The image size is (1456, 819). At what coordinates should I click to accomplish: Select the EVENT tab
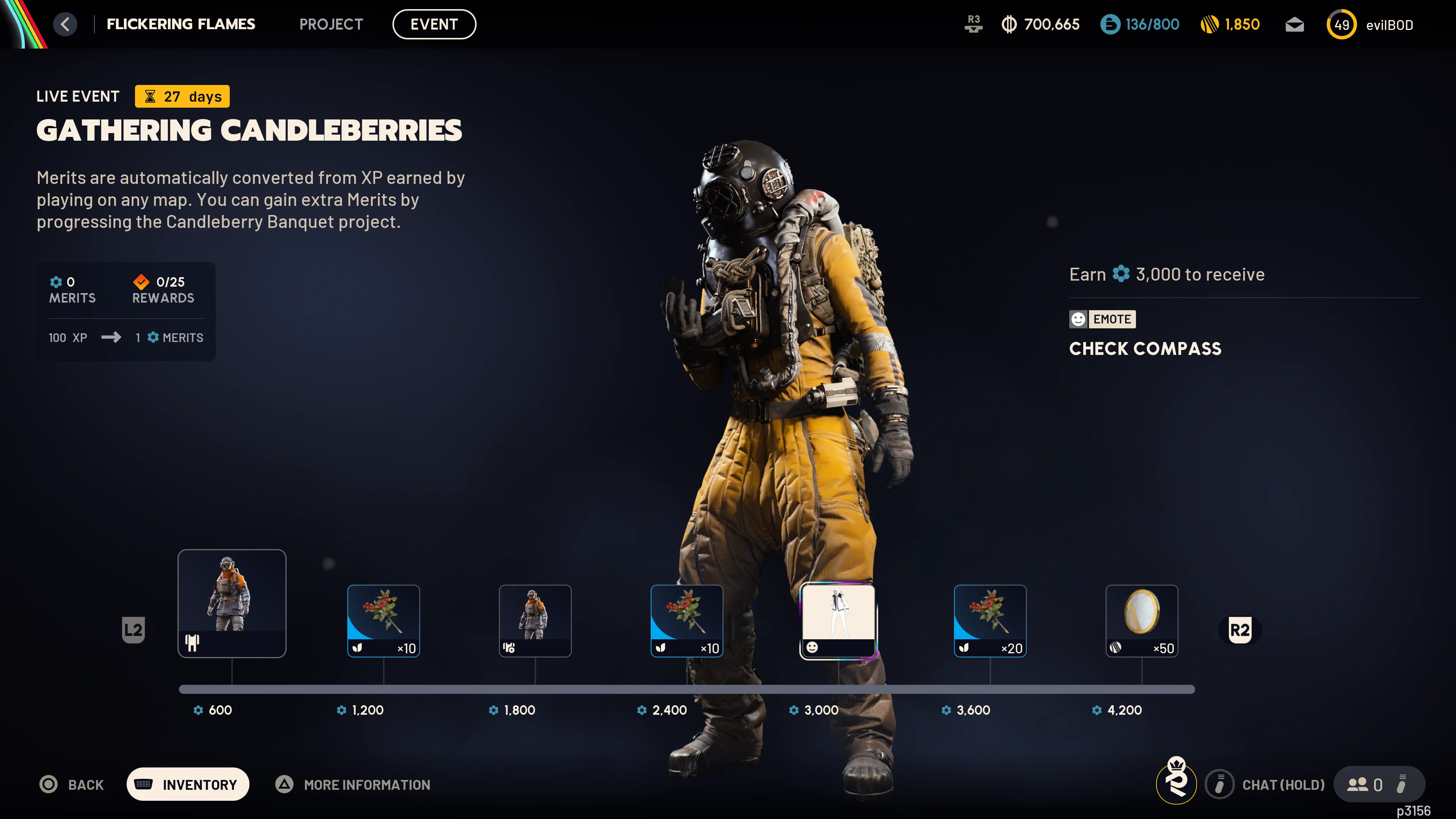point(433,24)
